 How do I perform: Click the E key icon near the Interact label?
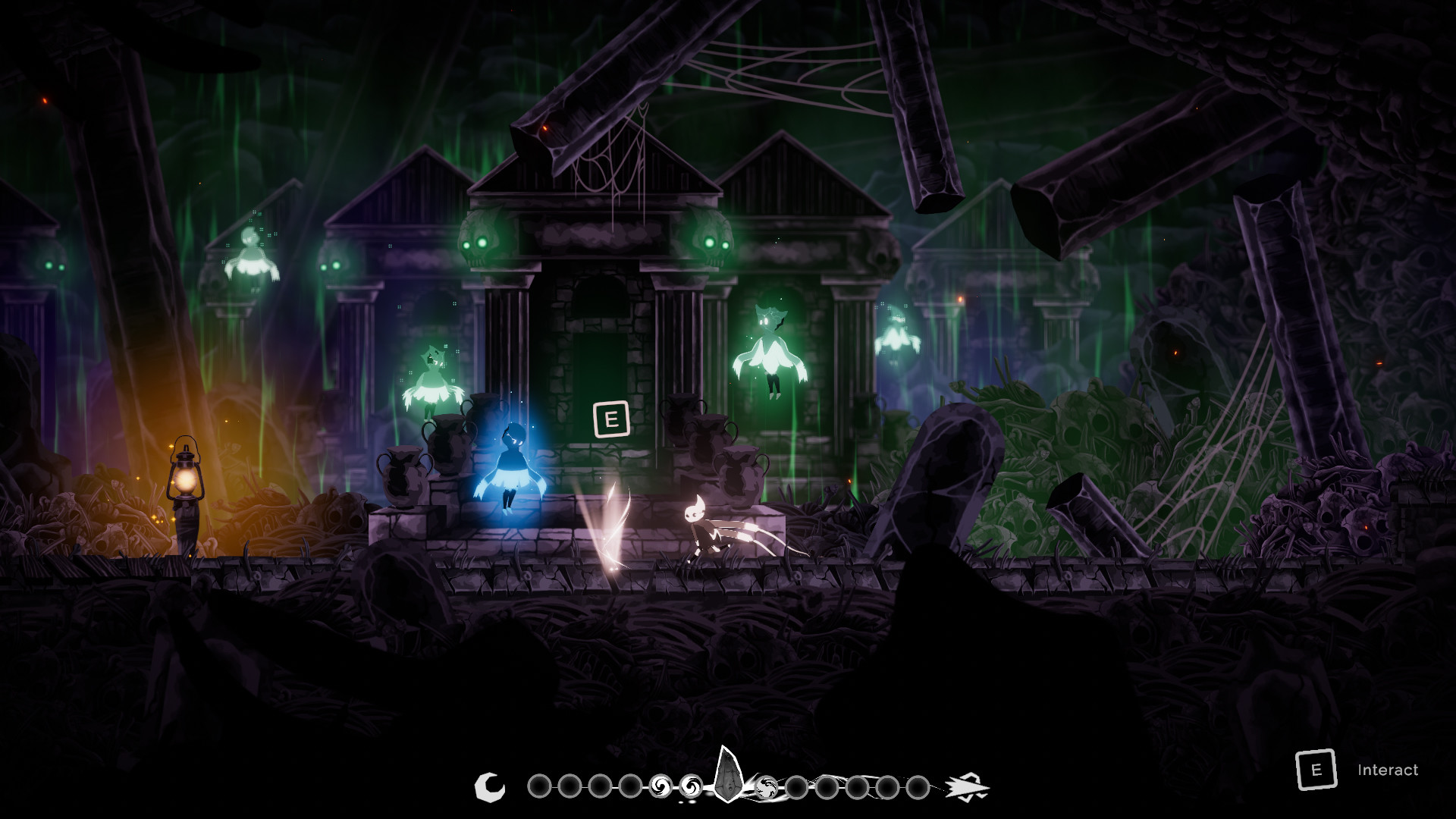coord(1316,770)
